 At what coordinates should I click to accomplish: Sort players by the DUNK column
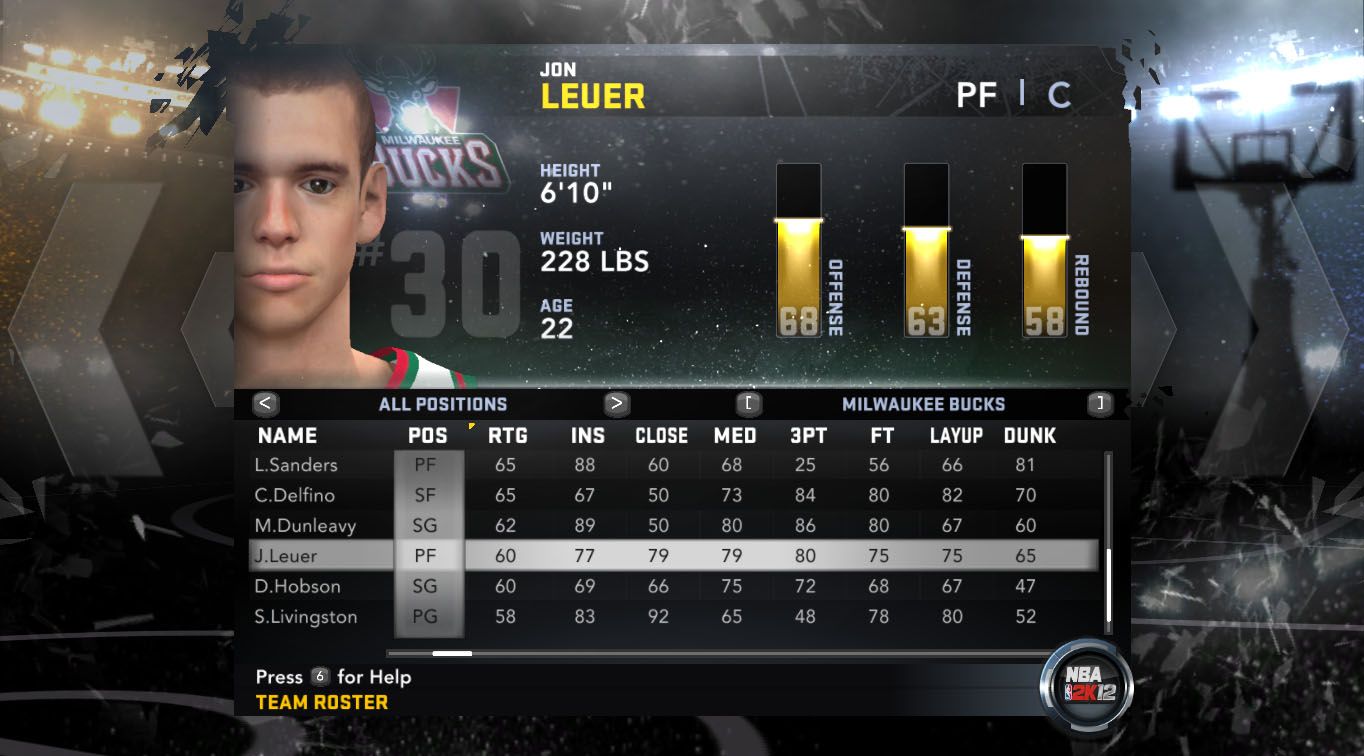pos(1030,436)
